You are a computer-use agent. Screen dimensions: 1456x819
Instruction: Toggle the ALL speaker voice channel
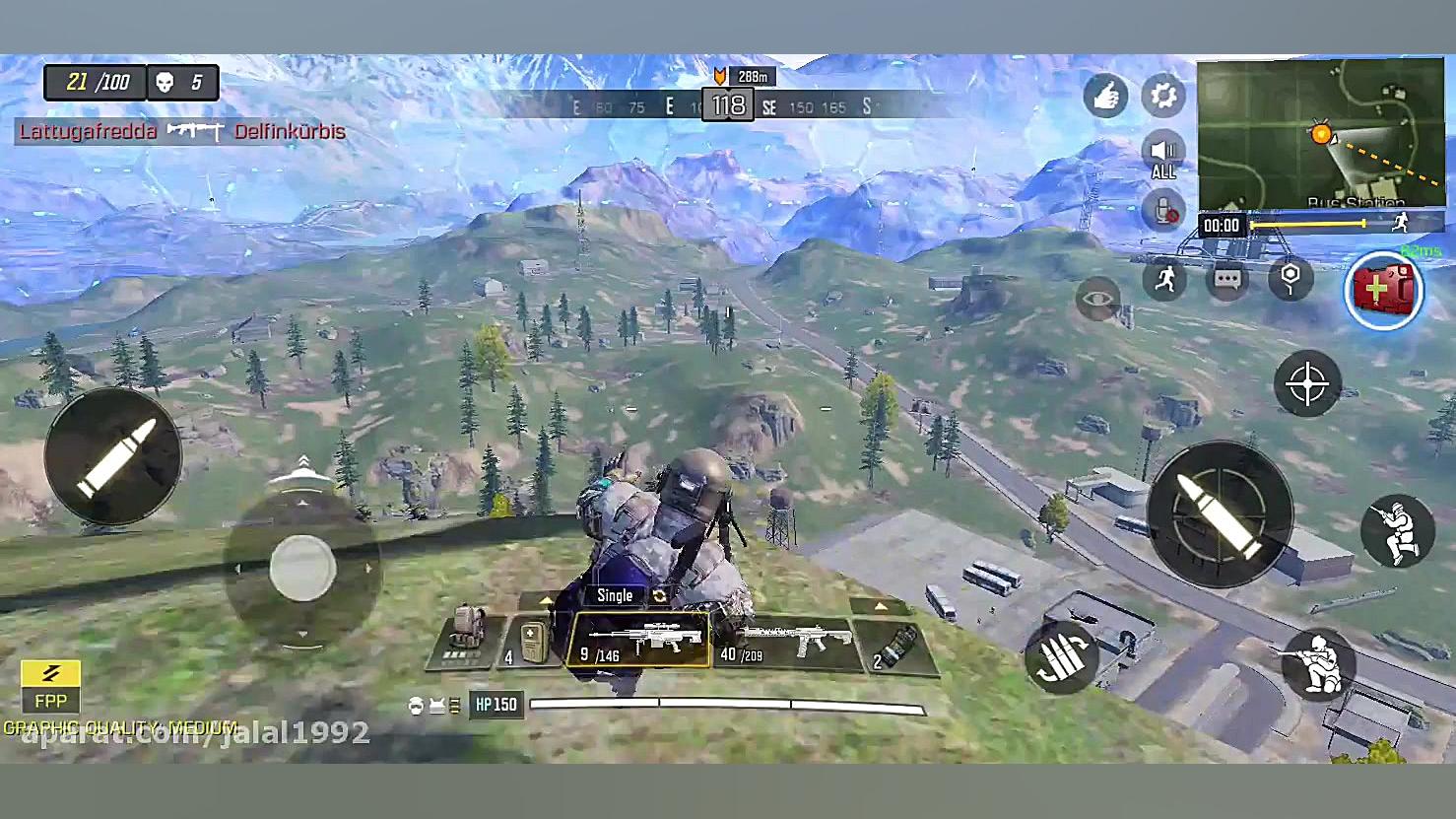coord(1163,155)
